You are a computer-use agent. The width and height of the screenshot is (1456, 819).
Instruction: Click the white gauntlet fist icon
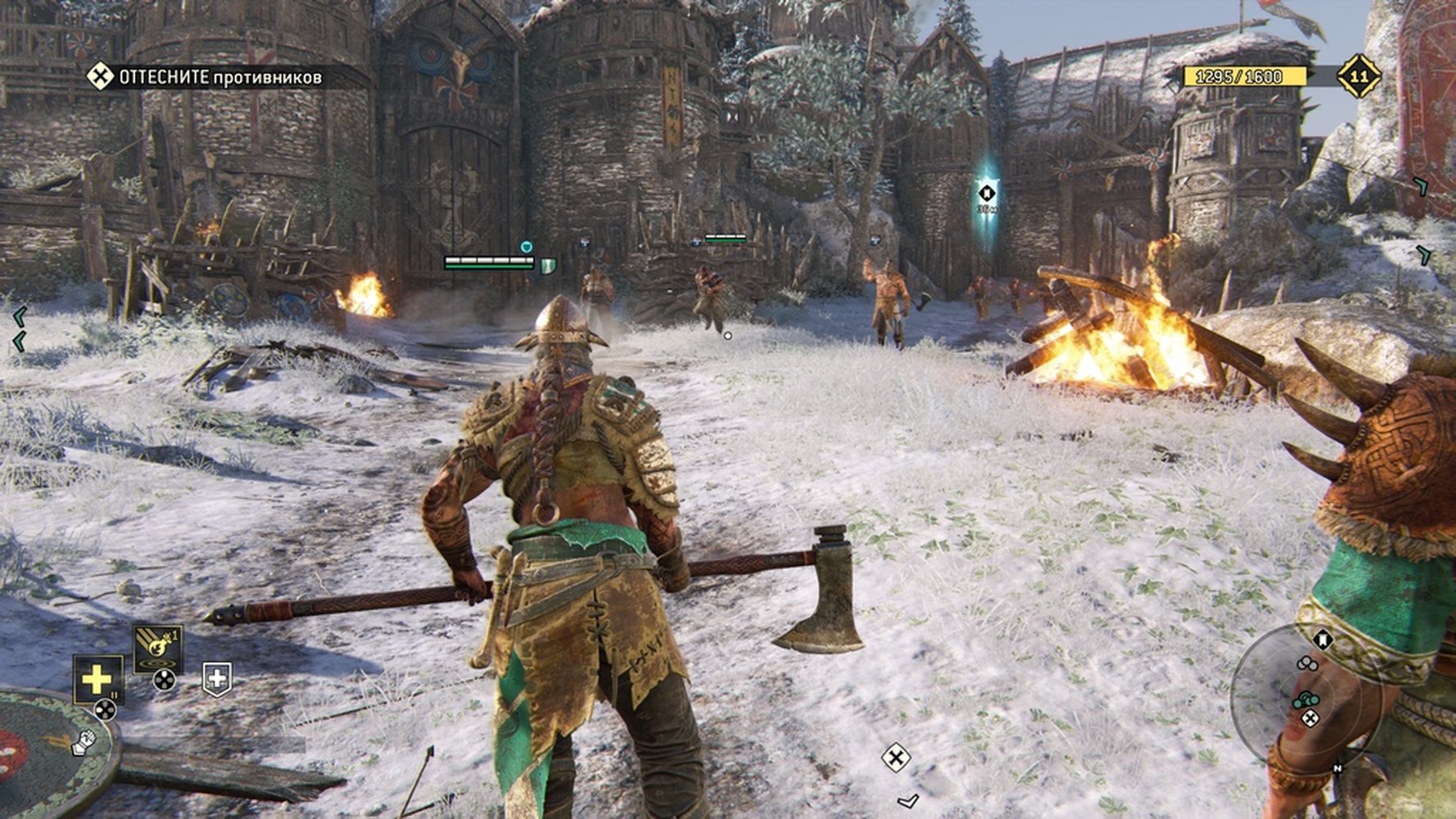85,742
